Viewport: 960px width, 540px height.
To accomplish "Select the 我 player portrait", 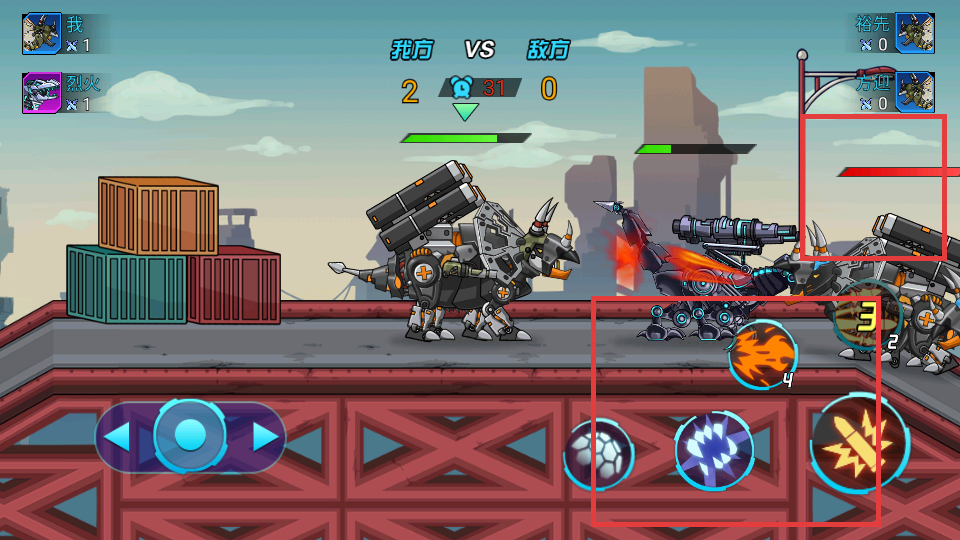I will point(42,33).
